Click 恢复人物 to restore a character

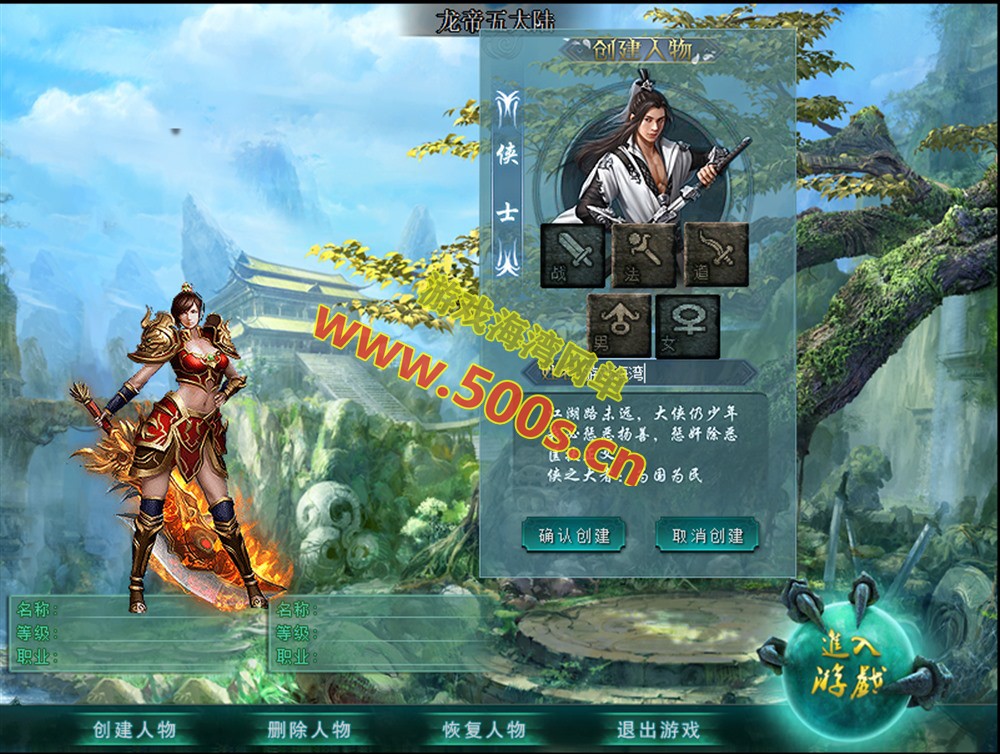(484, 729)
